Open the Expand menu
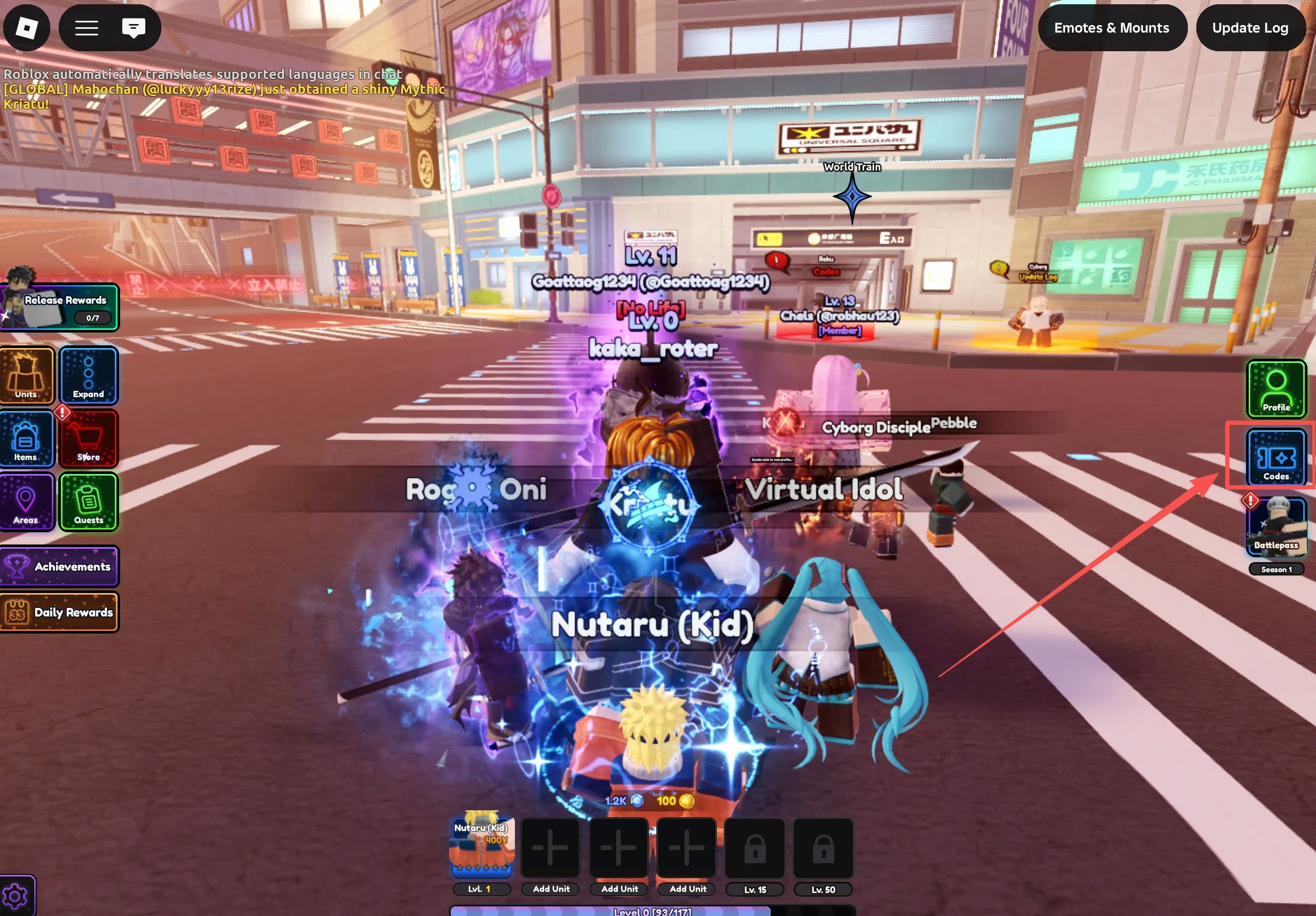This screenshot has height=916, width=1316. [88, 375]
